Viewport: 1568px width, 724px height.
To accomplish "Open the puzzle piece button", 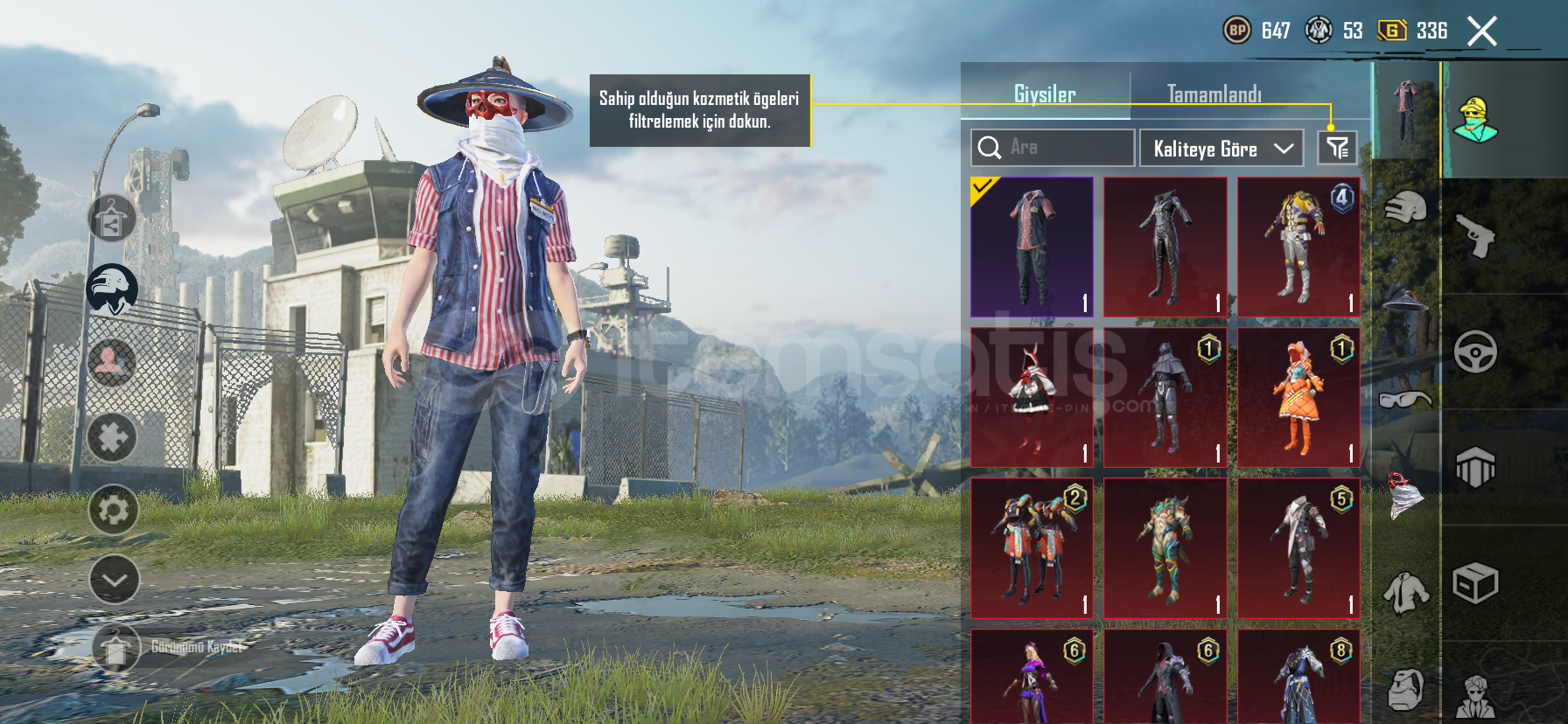I will point(112,437).
